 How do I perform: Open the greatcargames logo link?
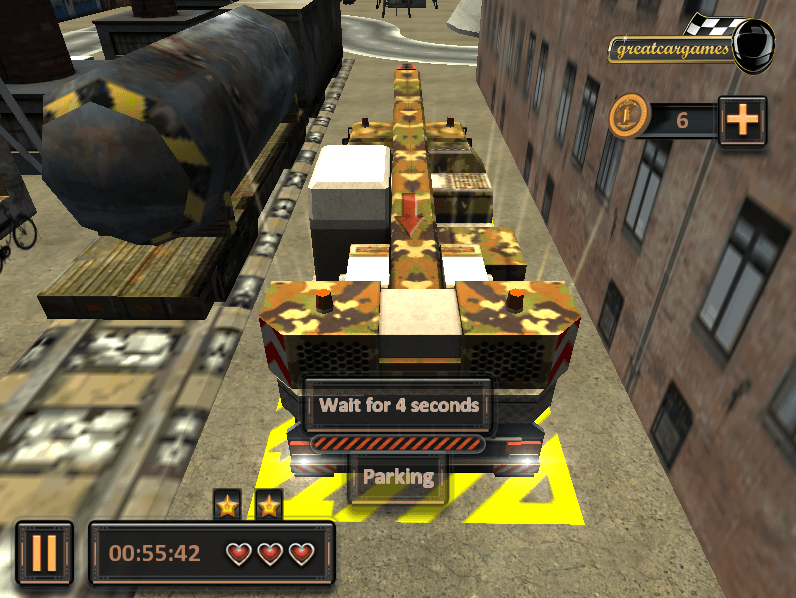(x=692, y=44)
